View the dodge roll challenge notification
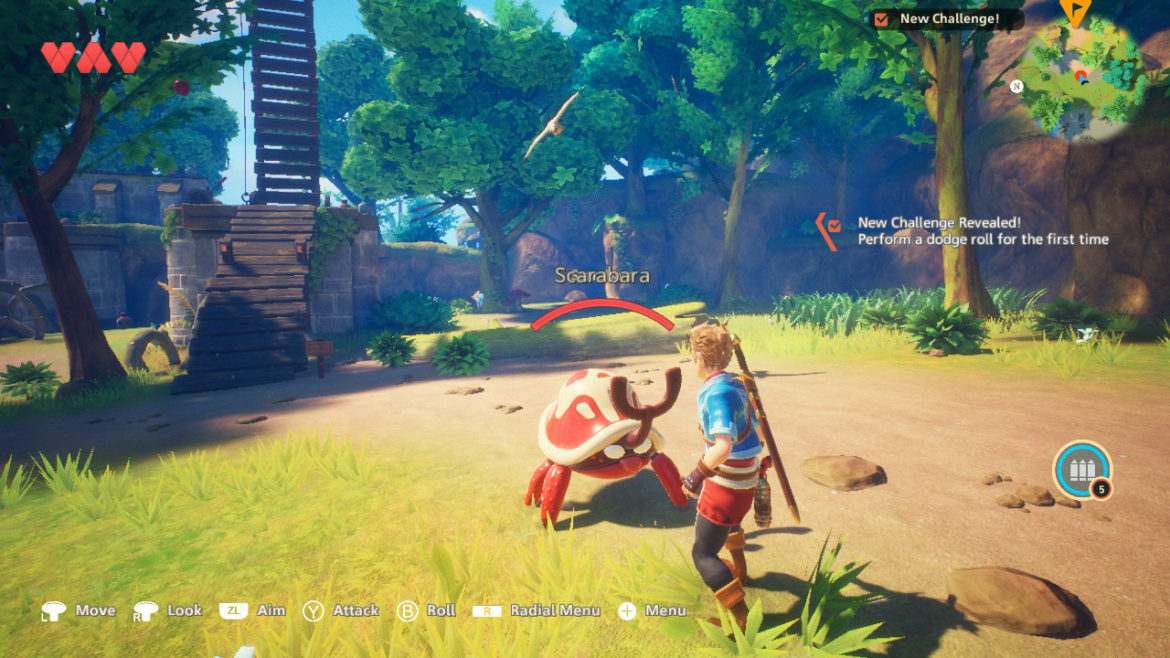1170x658 pixels. point(982,231)
